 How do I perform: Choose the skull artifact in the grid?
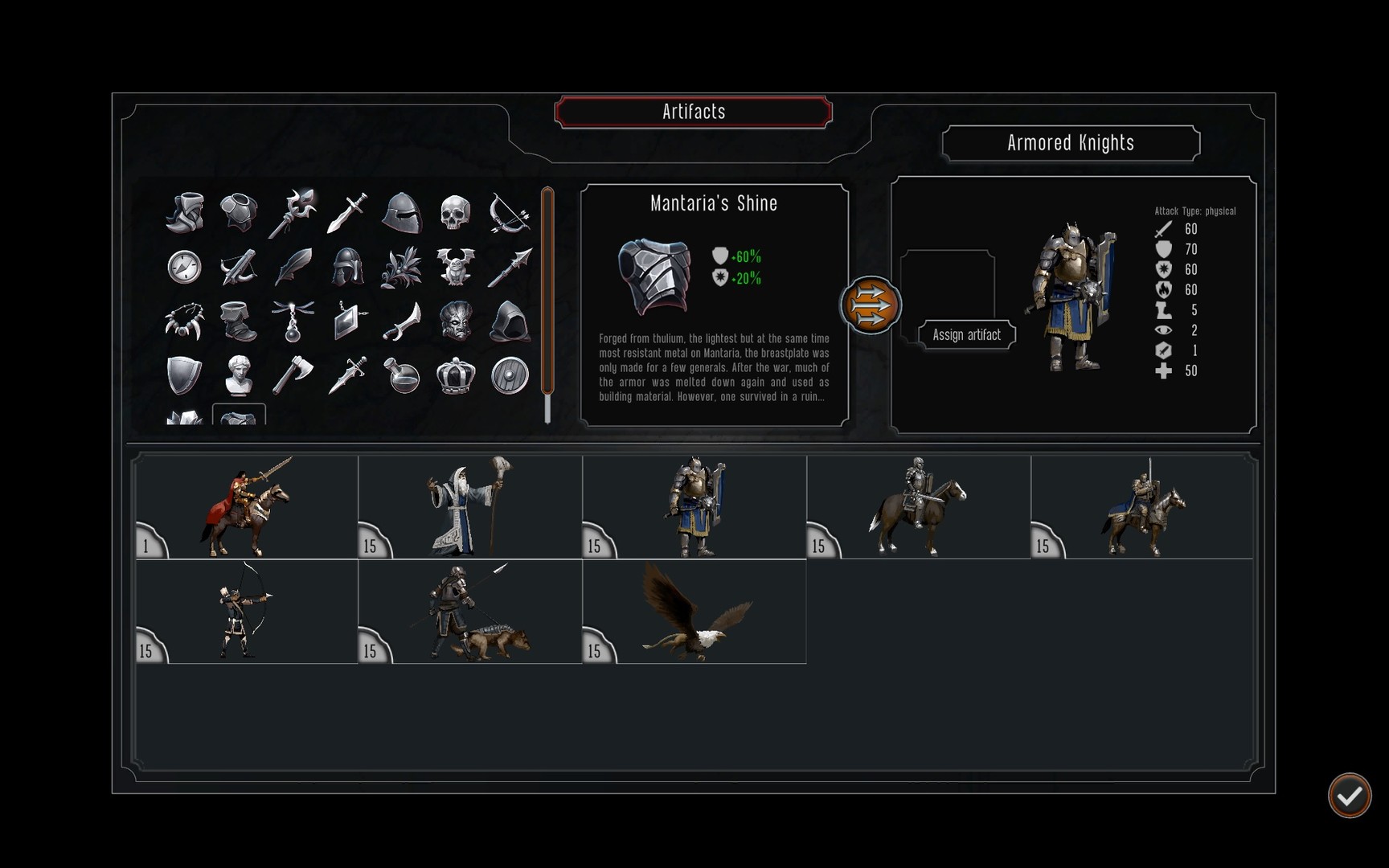[x=456, y=211]
